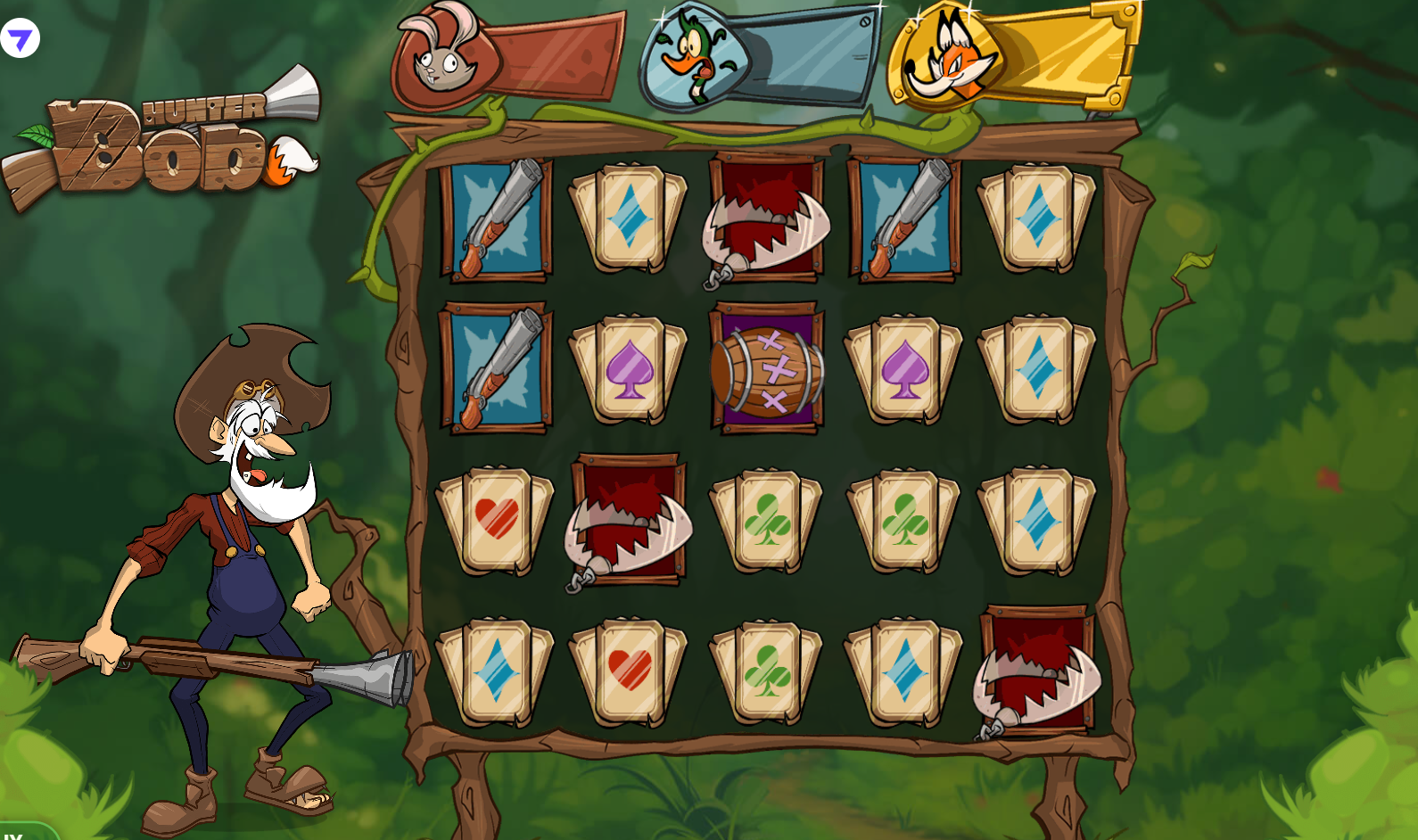Image resolution: width=1418 pixels, height=840 pixels.
Task: Select the duck trophy banner
Action: [759, 57]
